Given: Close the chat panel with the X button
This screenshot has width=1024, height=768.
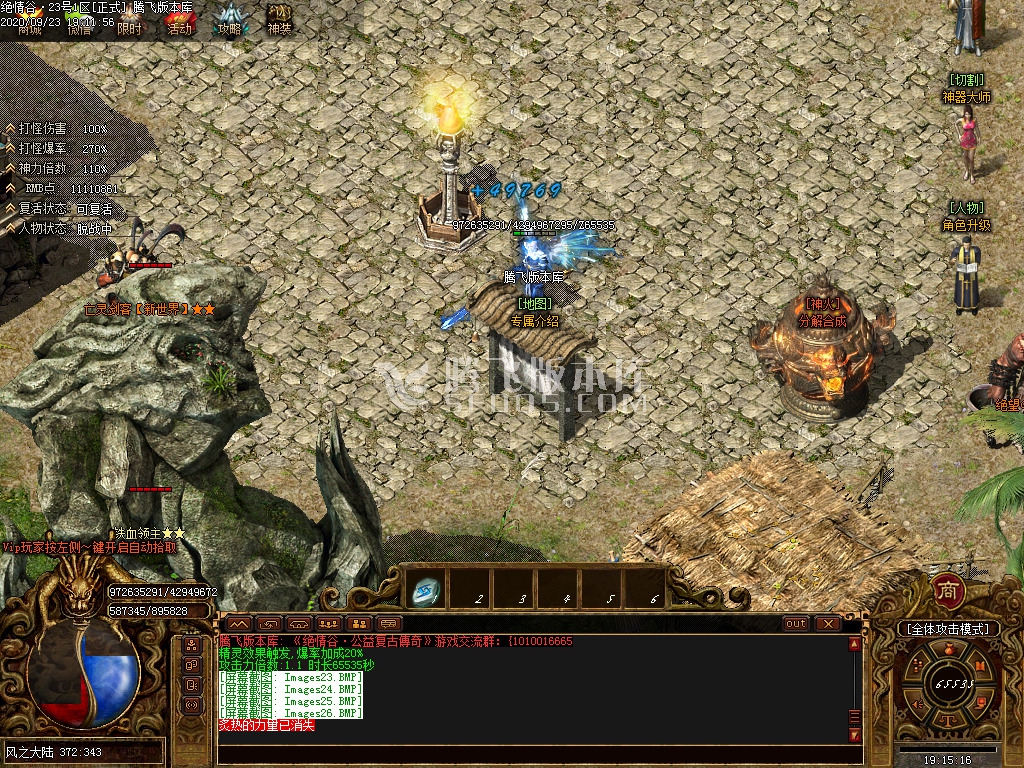Looking at the screenshot, I should pyautogui.click(x=827, y=623).
